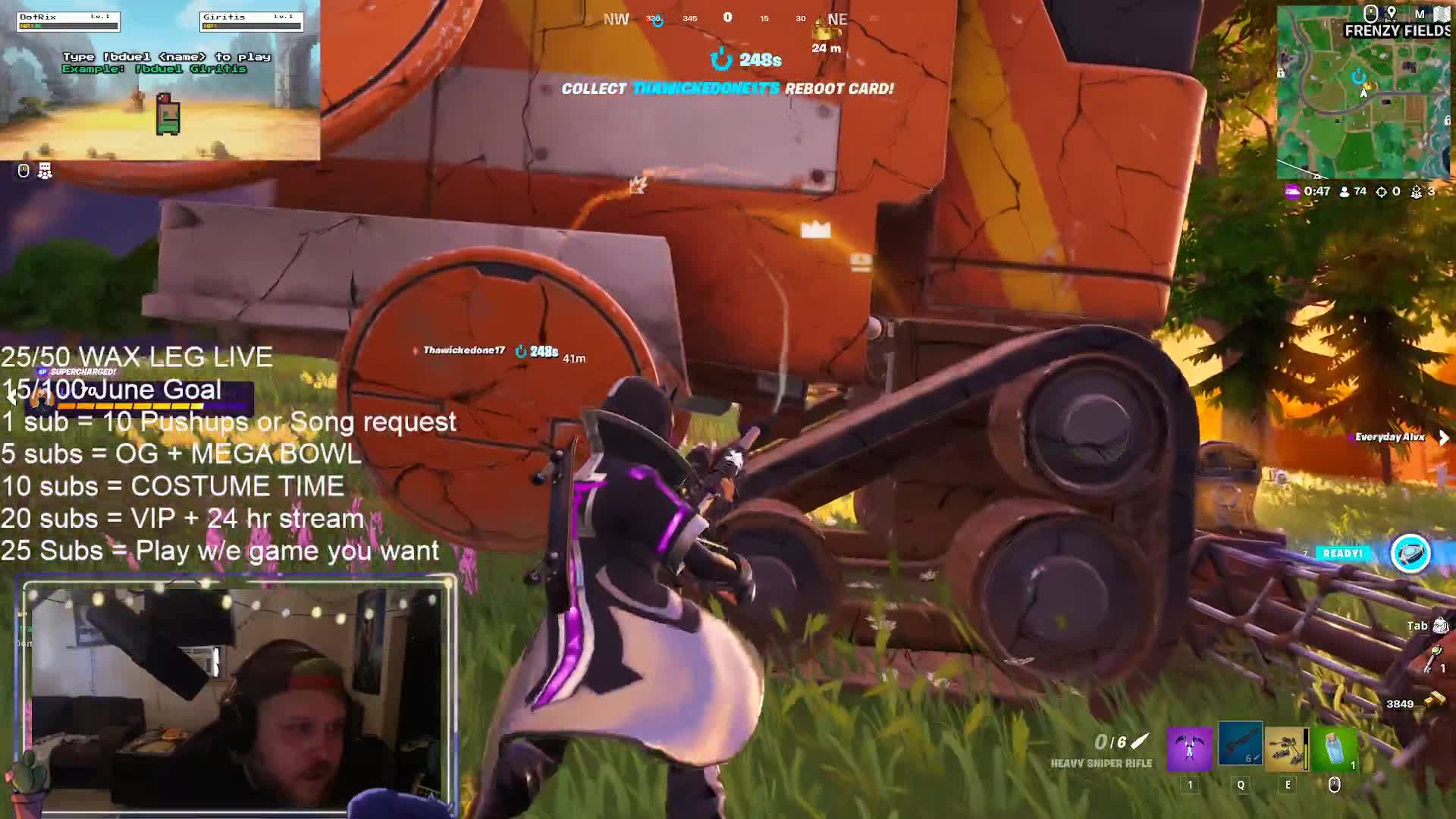Click the streamer webcam overlay

click(237, 696)
